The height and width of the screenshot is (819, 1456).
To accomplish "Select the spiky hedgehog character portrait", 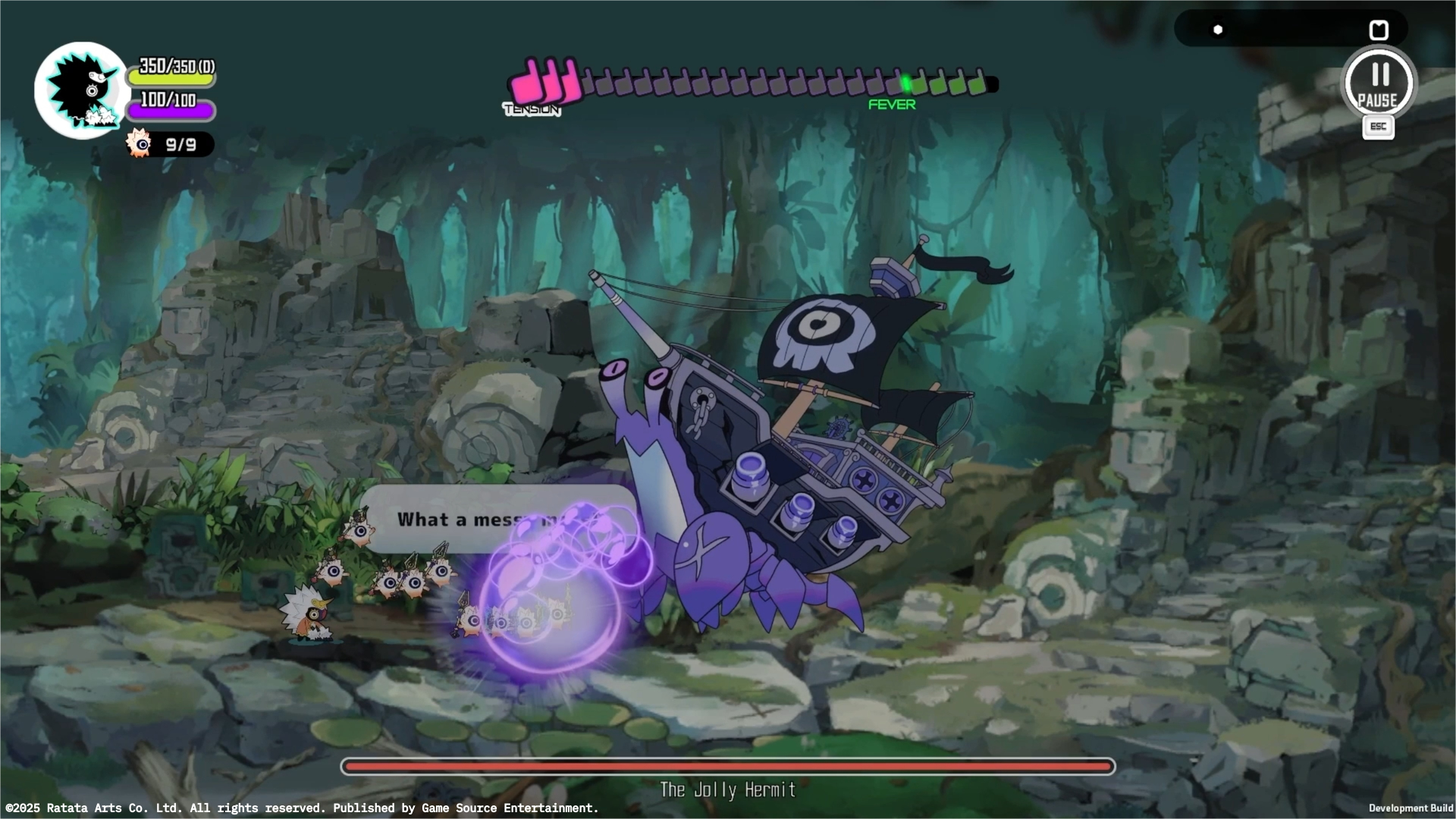I will click(81, 89).
